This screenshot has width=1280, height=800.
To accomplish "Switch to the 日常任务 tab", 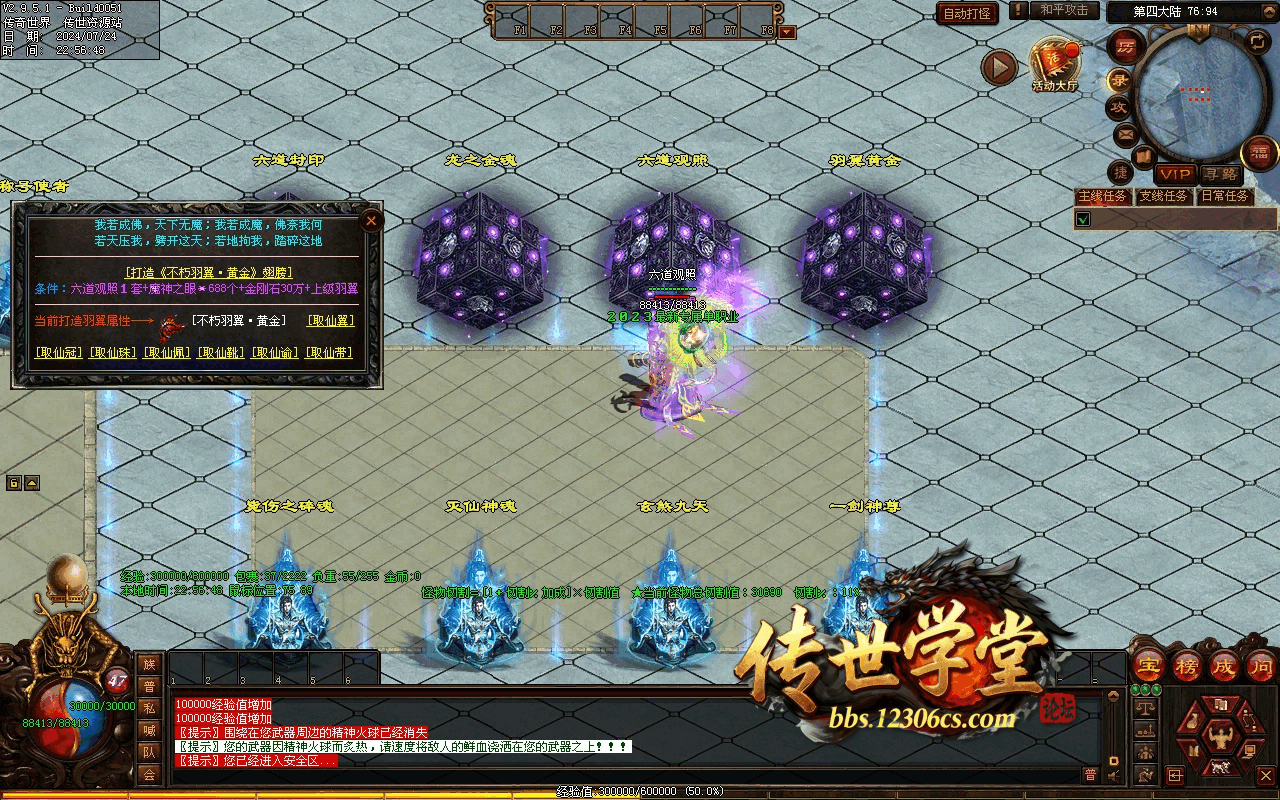I will tap(1225, 196).
